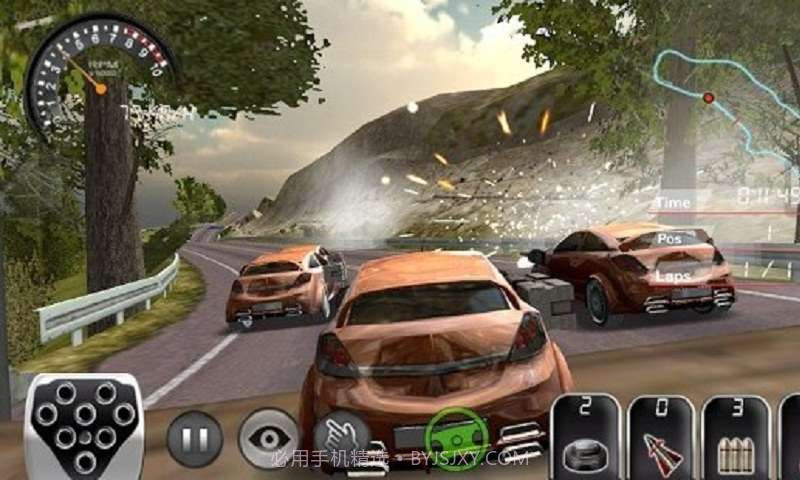Screen dimensions: 800x480
Task: Activate the bullets weapon slot
Action: point(736,438)
